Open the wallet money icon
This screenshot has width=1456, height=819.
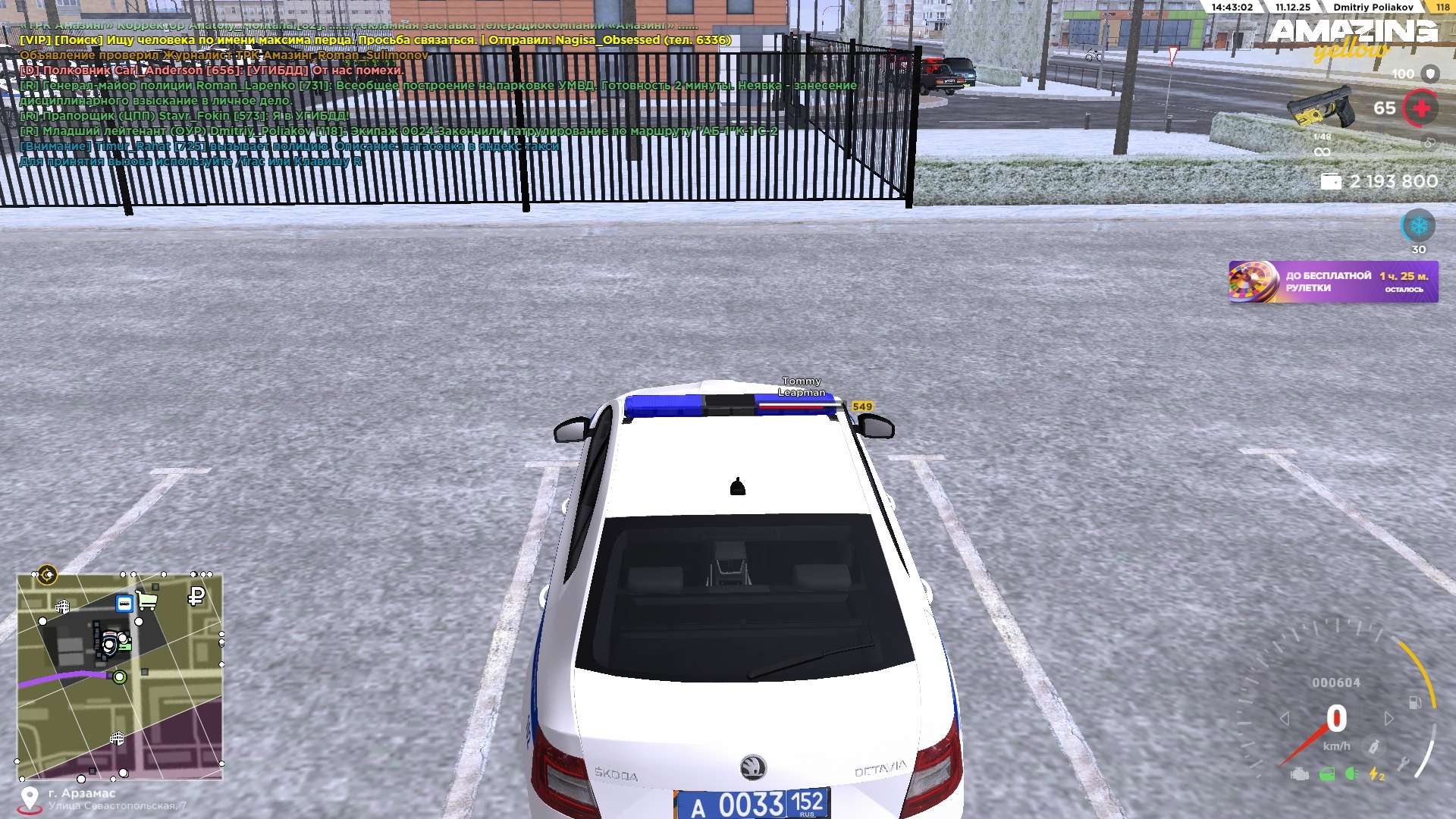1331,182
